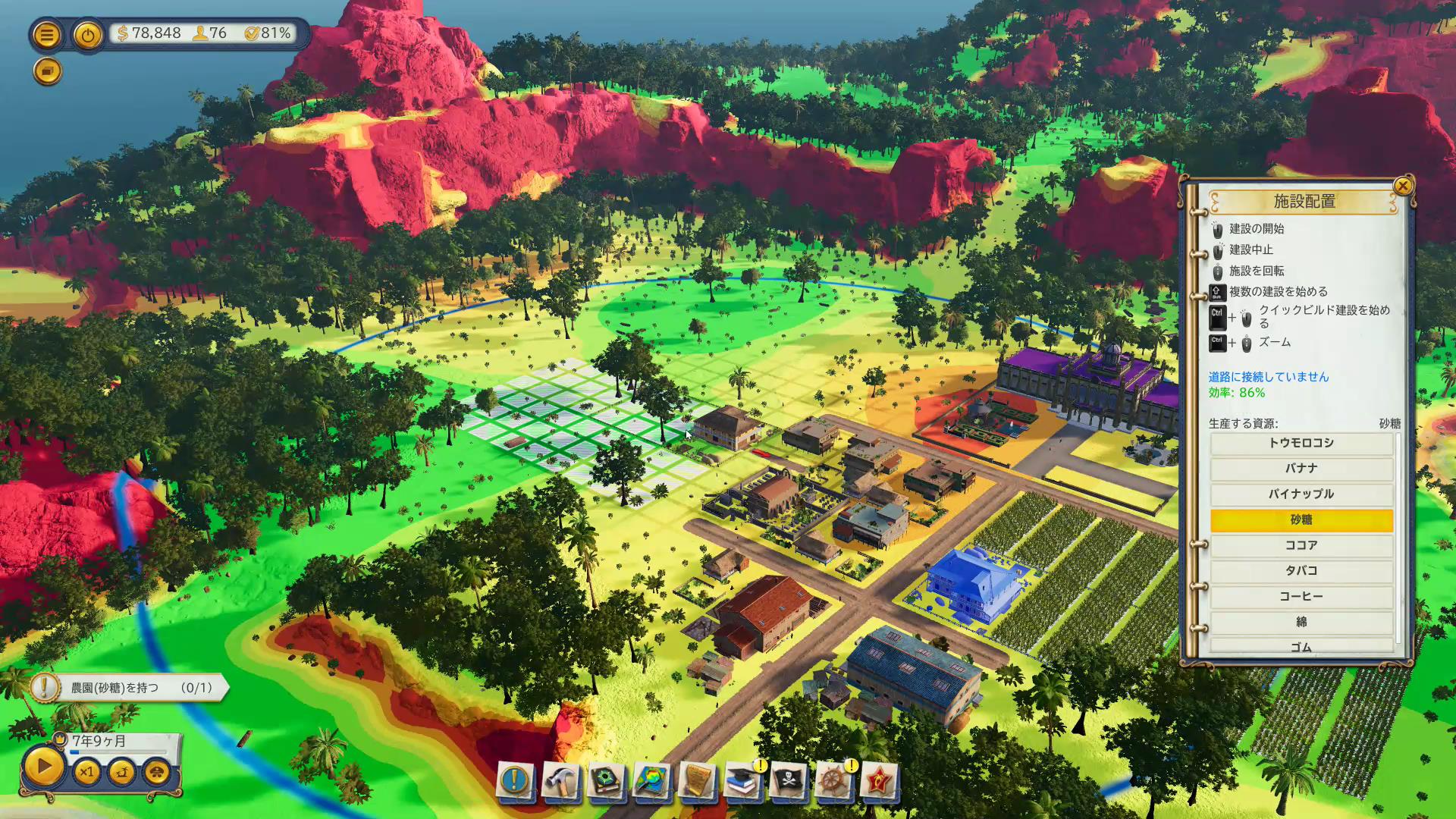Click the power icon button

(88, 35)
